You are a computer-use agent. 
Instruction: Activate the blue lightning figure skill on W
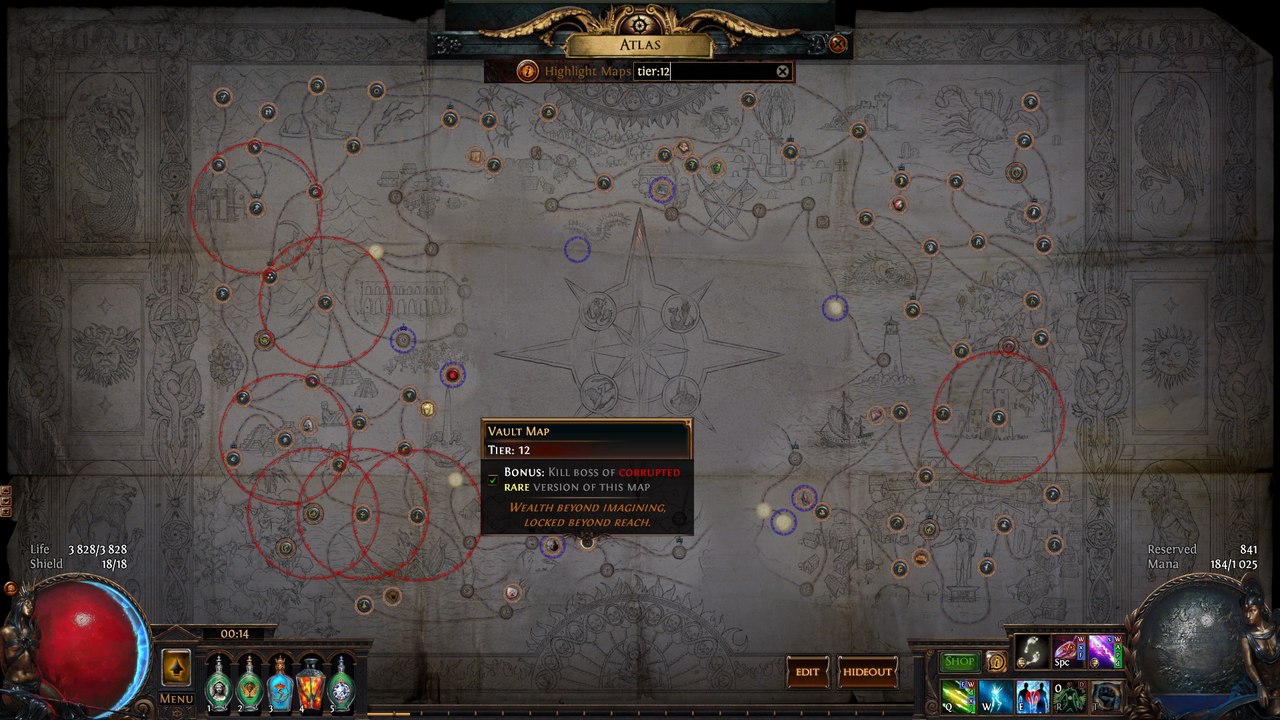pos(995,696)
